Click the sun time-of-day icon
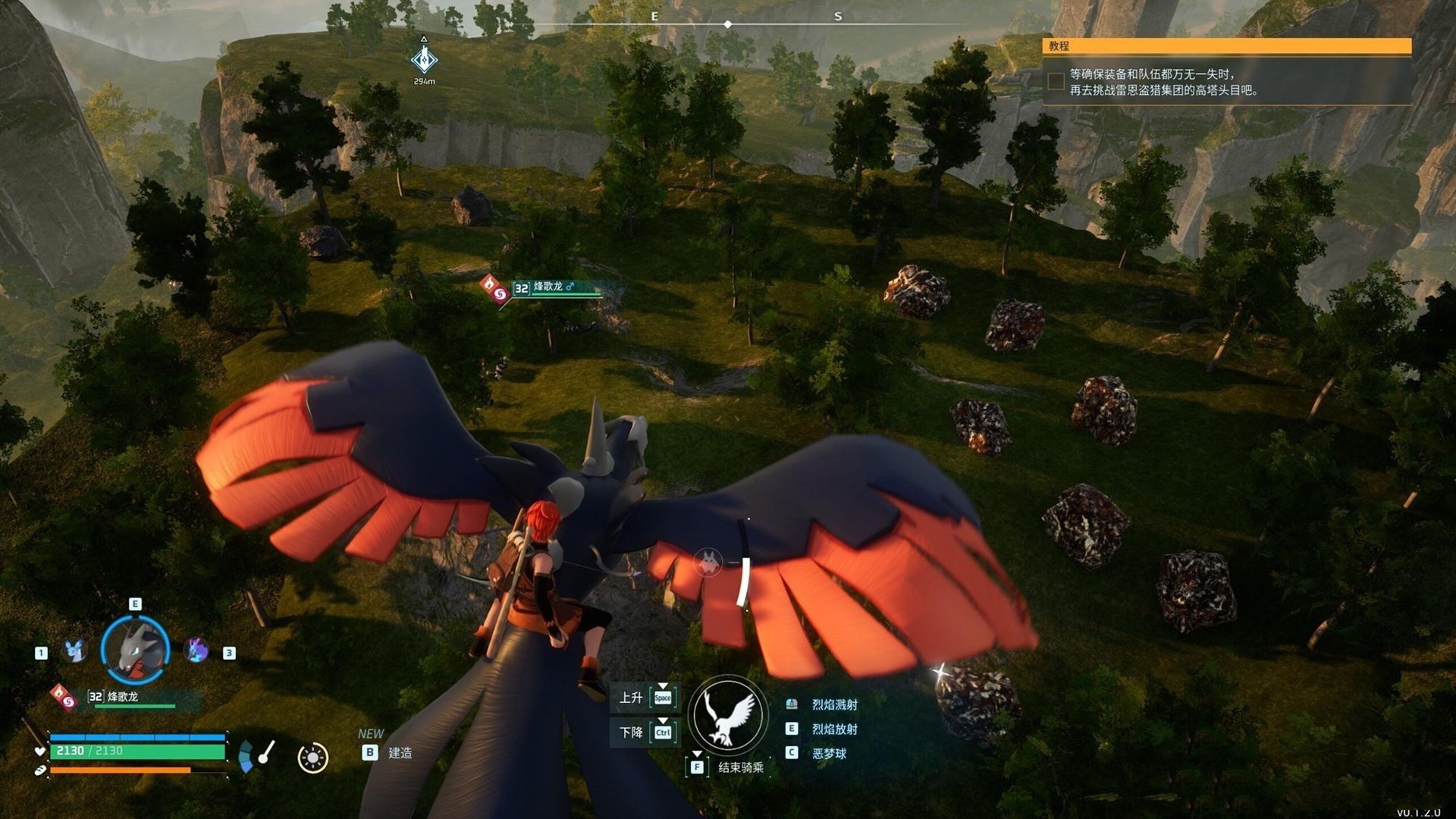 (312, 758)
